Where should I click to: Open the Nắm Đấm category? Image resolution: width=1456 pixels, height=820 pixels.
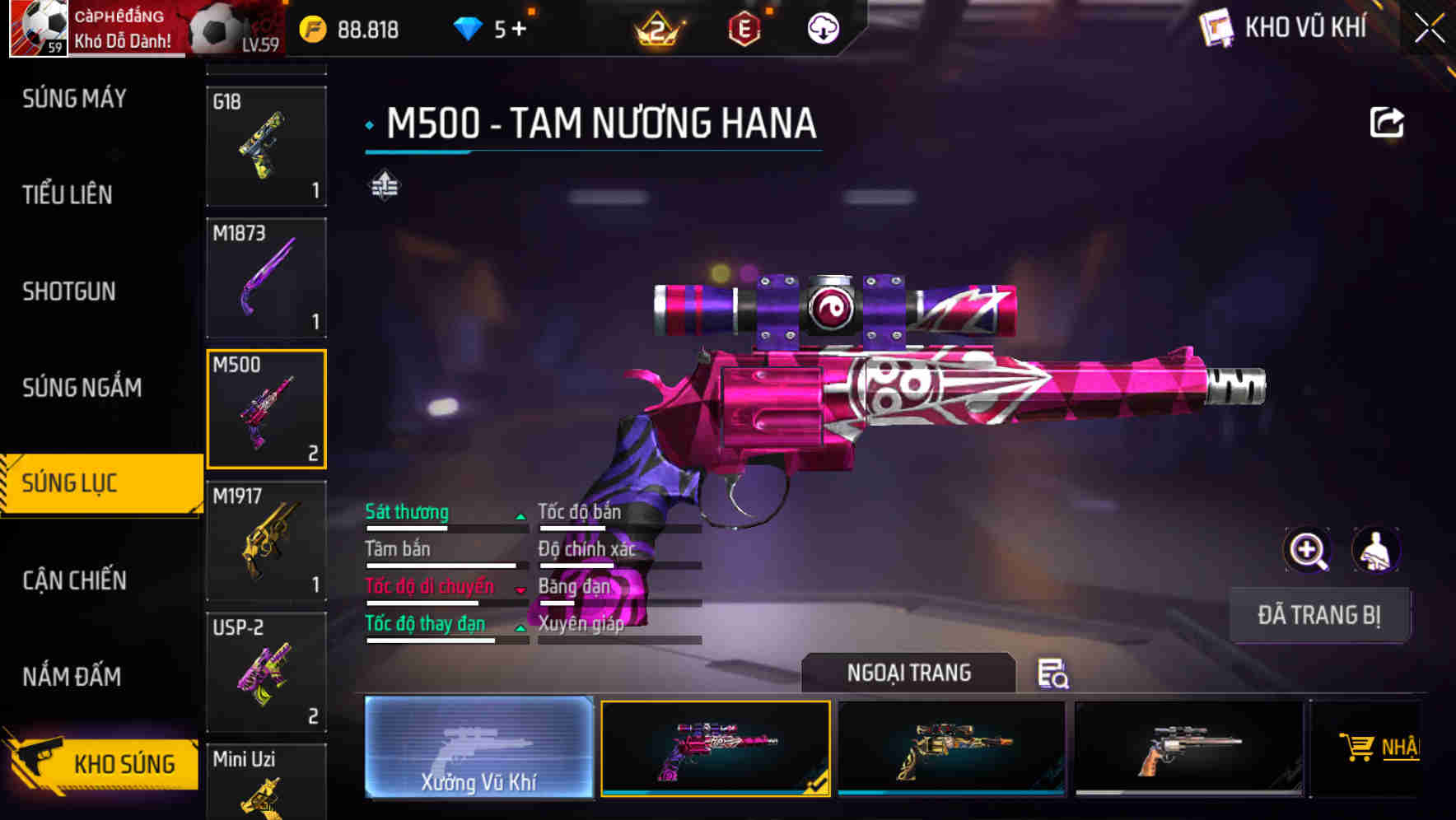[x=72, y=677]
